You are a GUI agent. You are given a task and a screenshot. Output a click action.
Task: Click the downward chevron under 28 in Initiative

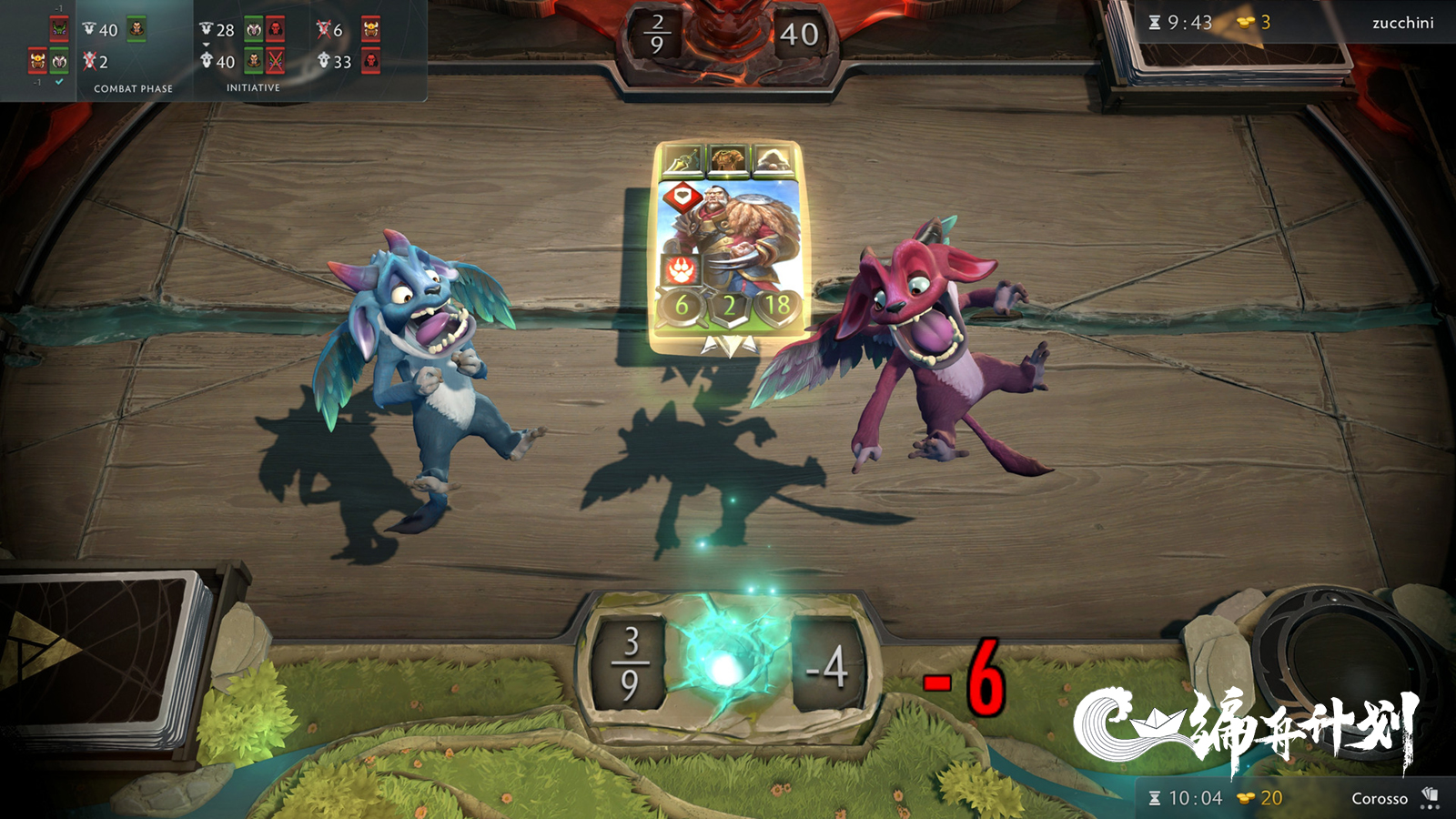[206, 44]
